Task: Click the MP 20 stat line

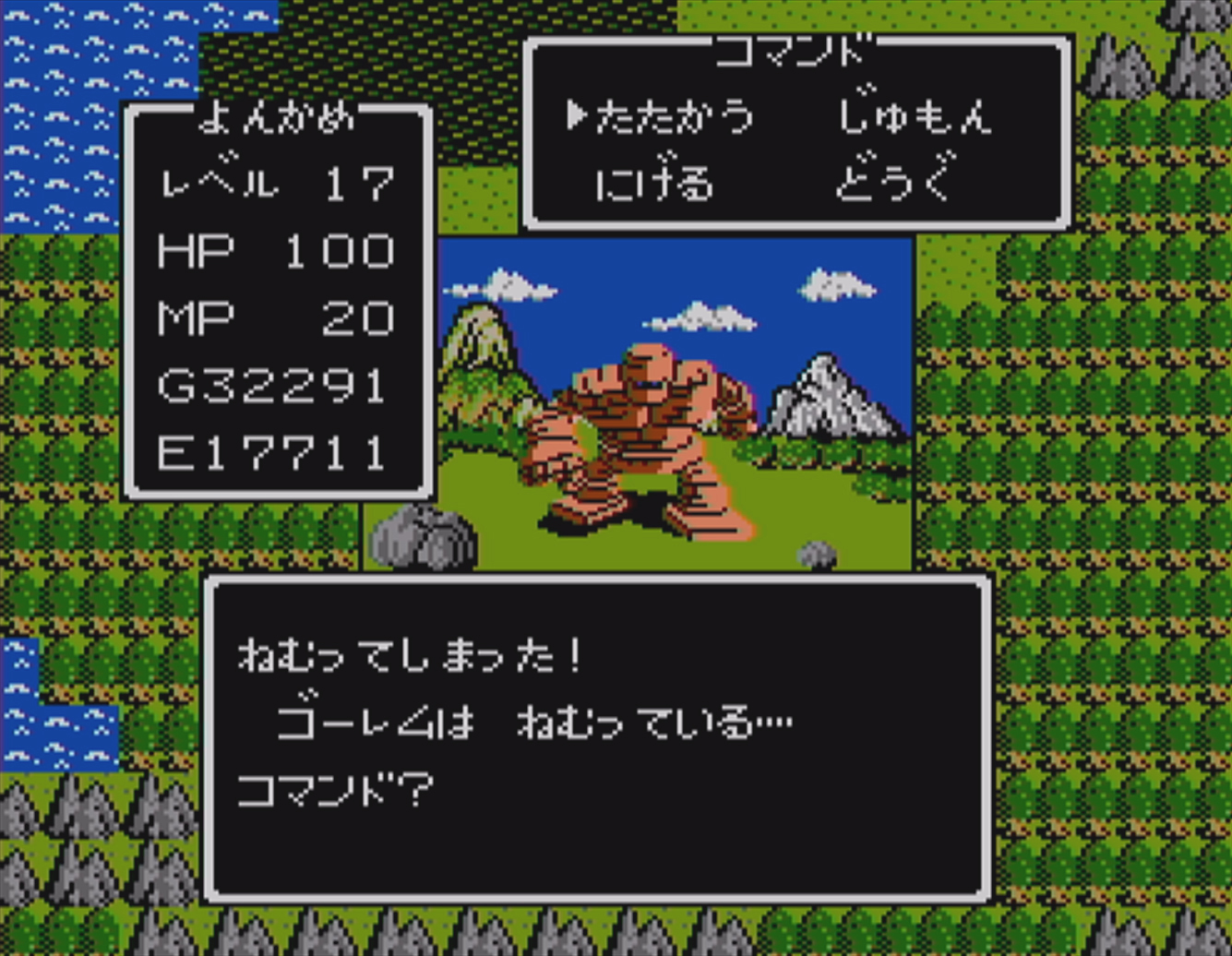Action: point(274,317)
